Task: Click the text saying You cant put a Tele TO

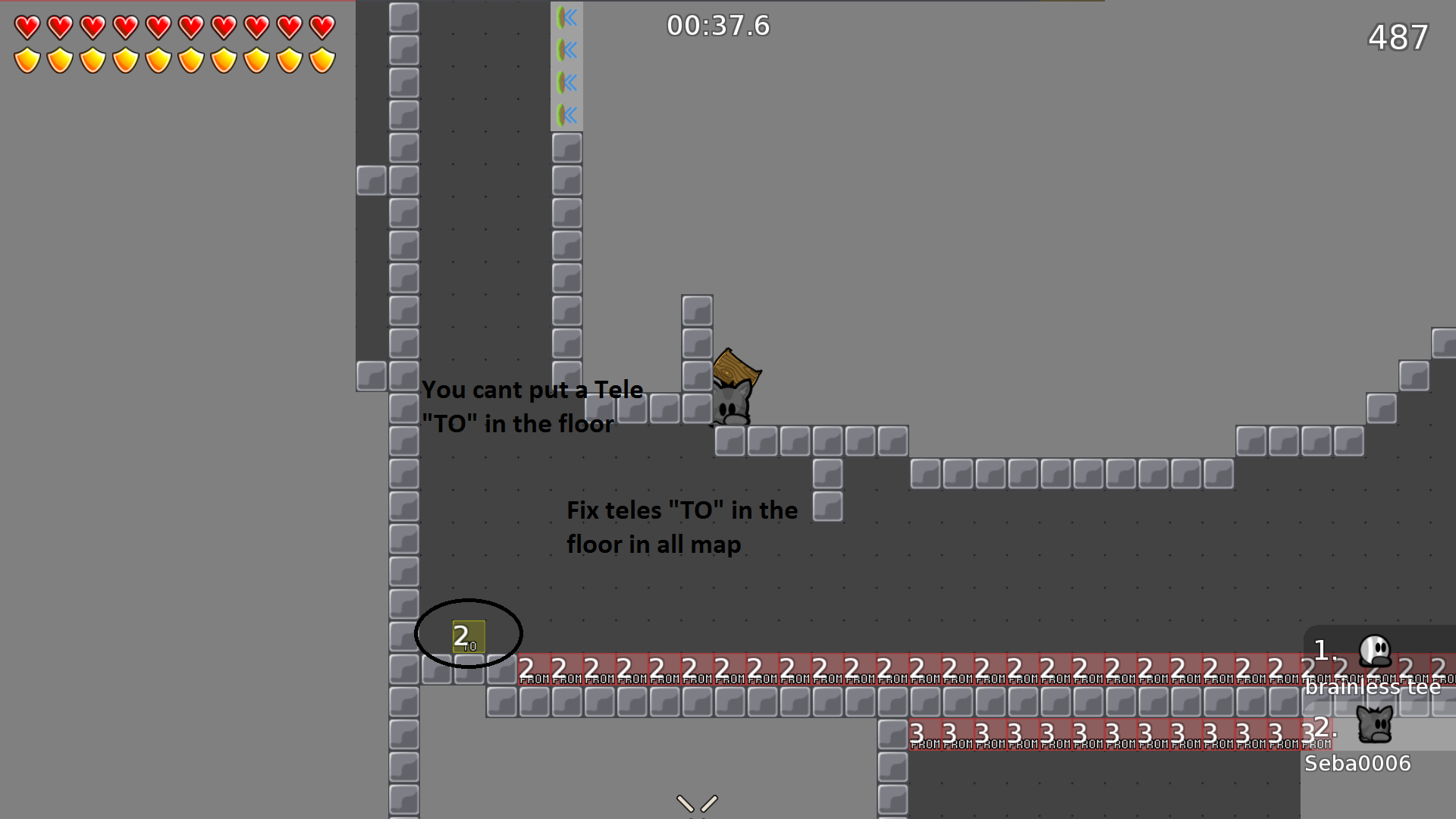Action: [x=533, y=406]
